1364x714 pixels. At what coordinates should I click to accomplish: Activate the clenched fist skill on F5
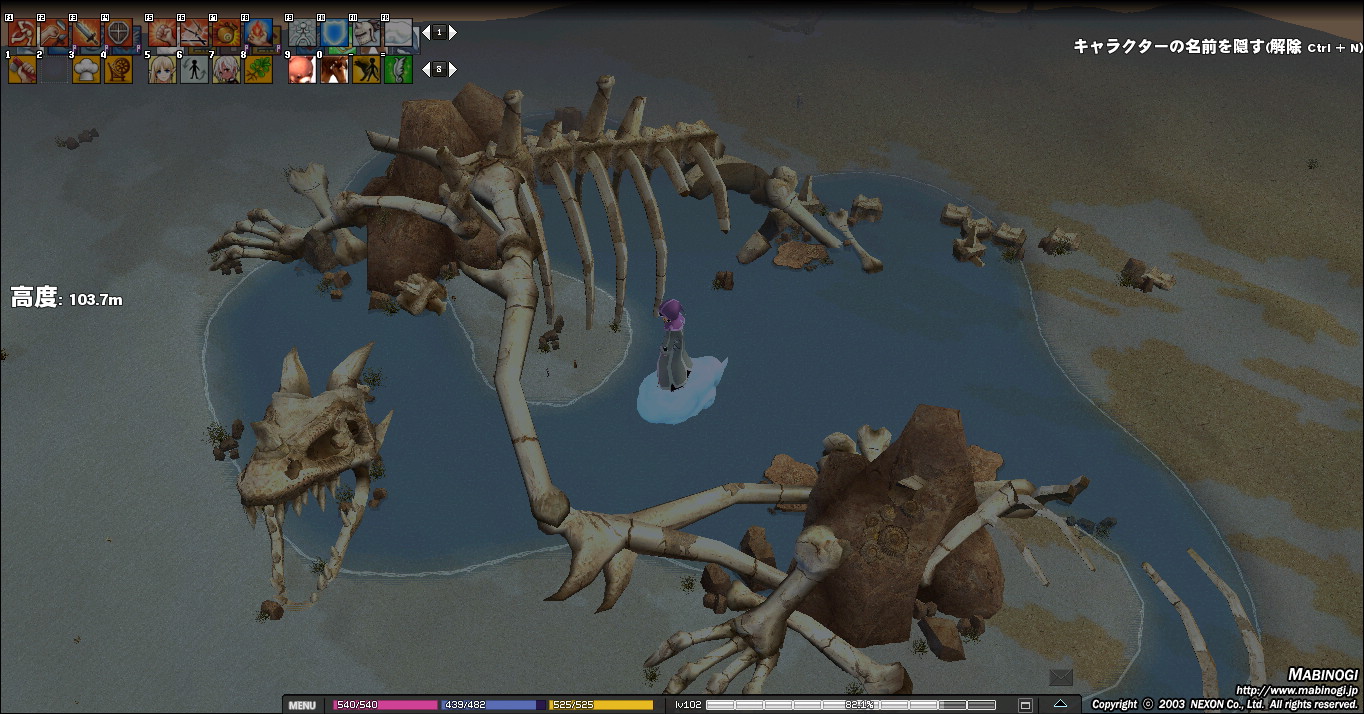[x=162, y=33]
